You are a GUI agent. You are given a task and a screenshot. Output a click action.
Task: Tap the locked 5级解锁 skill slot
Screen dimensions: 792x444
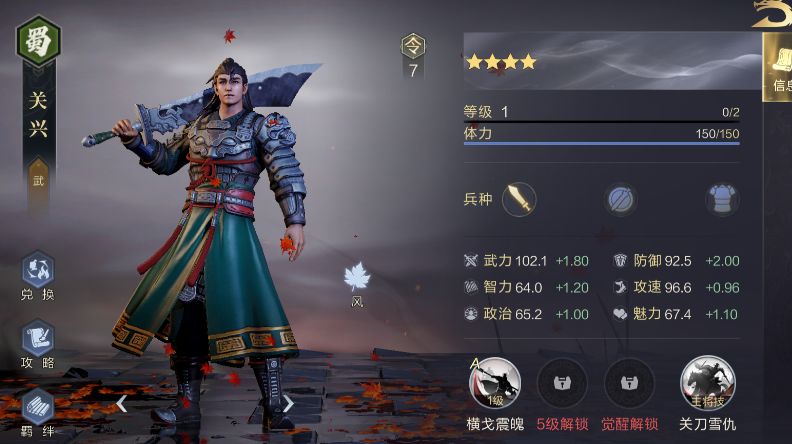coord(562,382)
